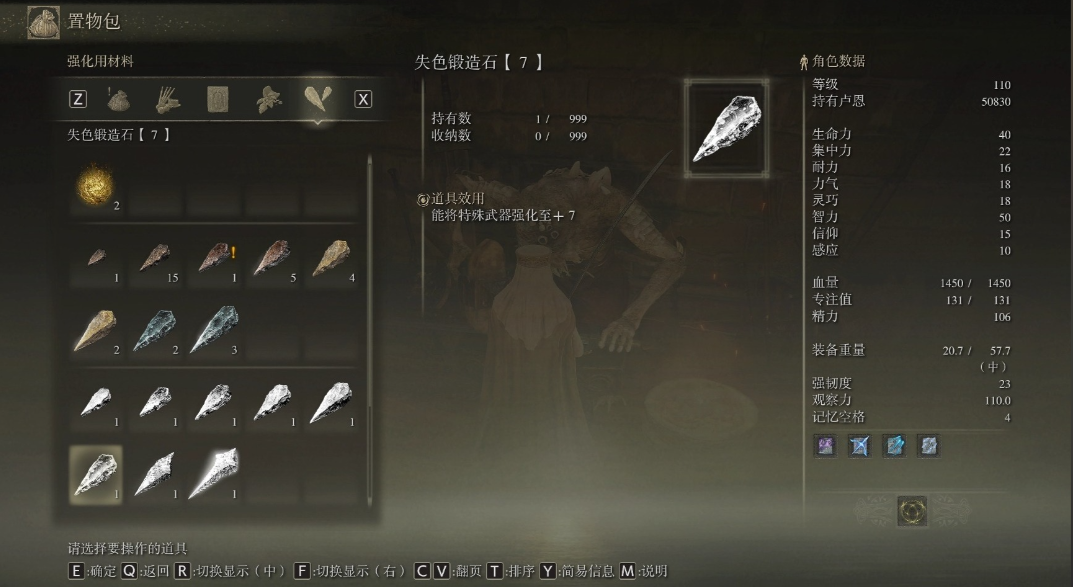Open the flower herb category tab
Screen dimensions: 1073x587
click(x=266, y=99)
